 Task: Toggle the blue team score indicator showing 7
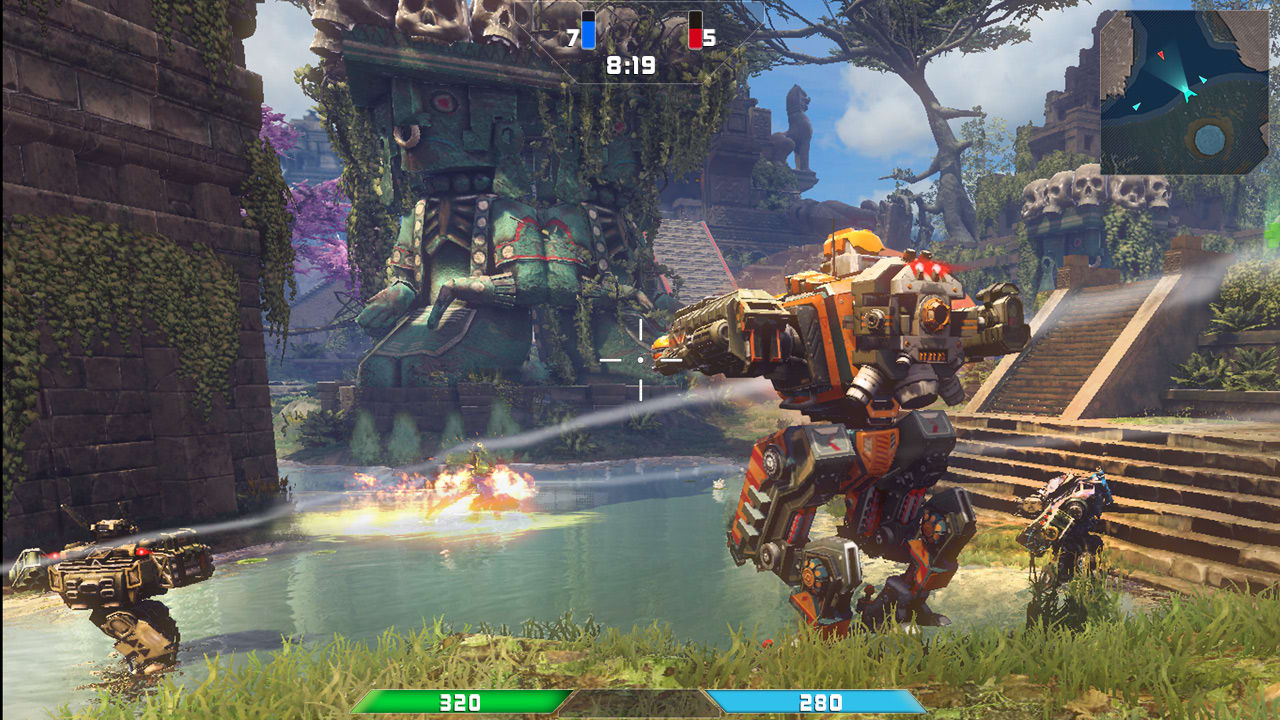[x=571, y=37]
